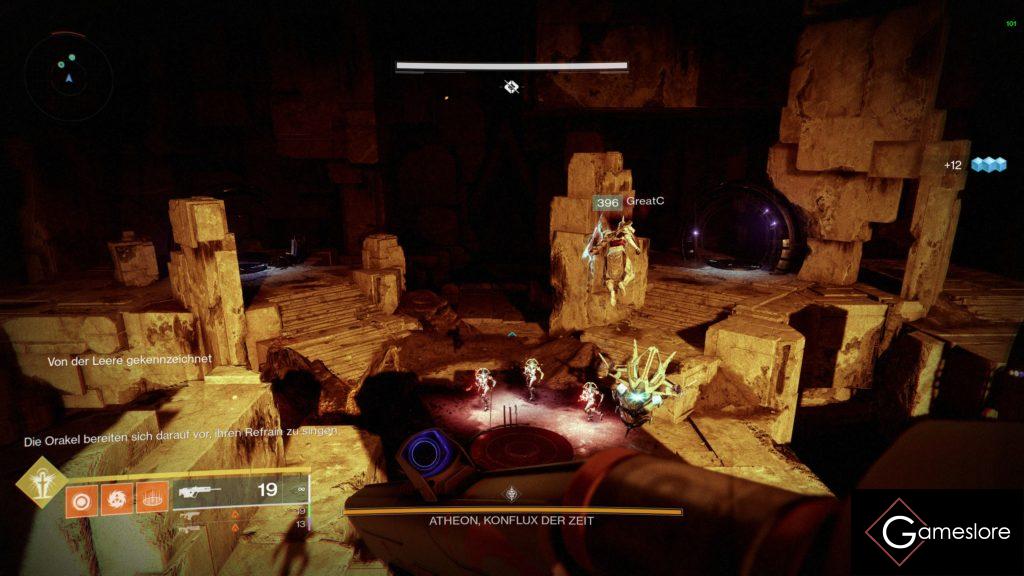The width and height of the screenshot is (1024, 576).
Task: Trigger the orange swirling melee ability icon
Action: click(117, 496)
